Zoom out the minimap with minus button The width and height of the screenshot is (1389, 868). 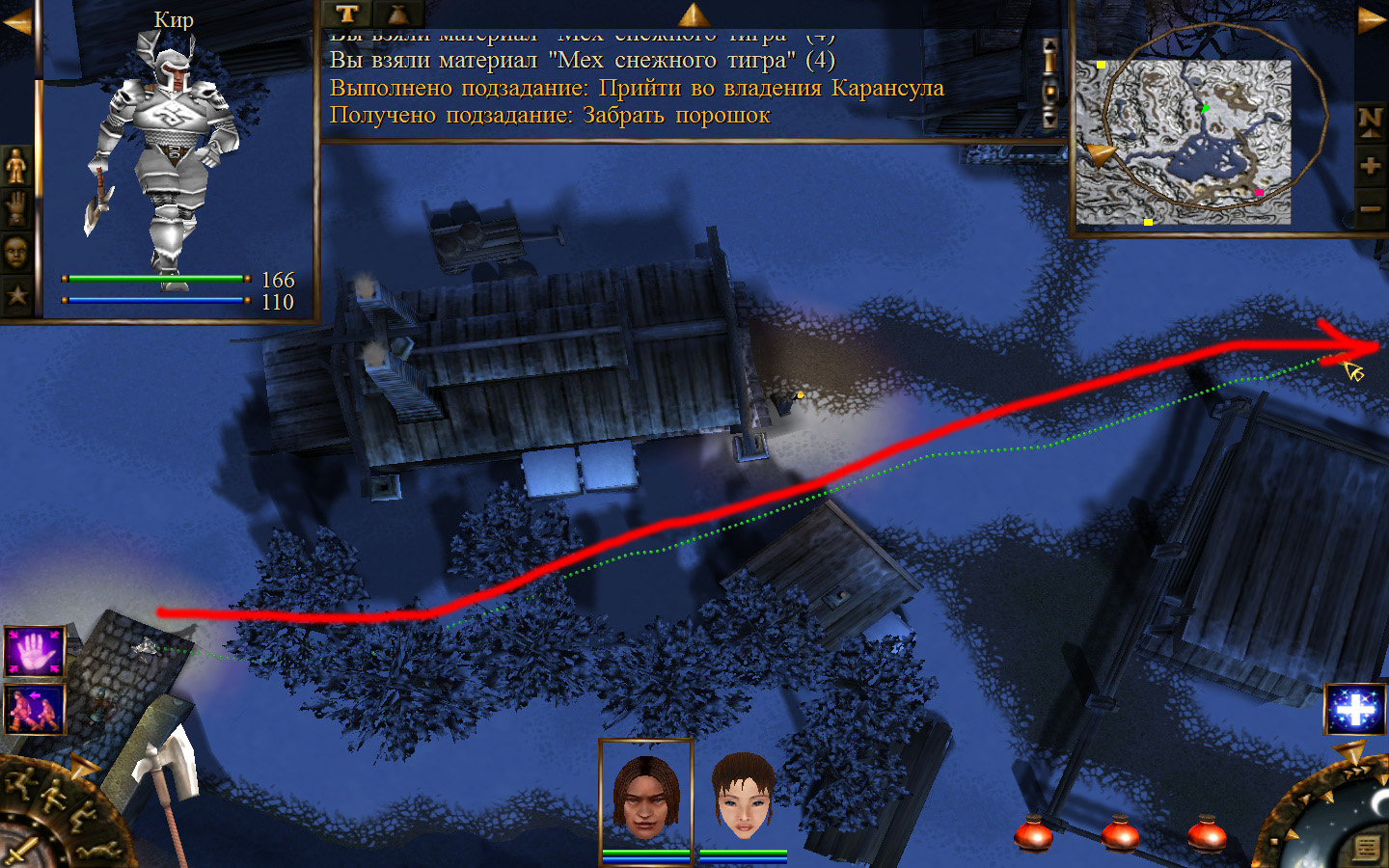[x=1370, y=208]
